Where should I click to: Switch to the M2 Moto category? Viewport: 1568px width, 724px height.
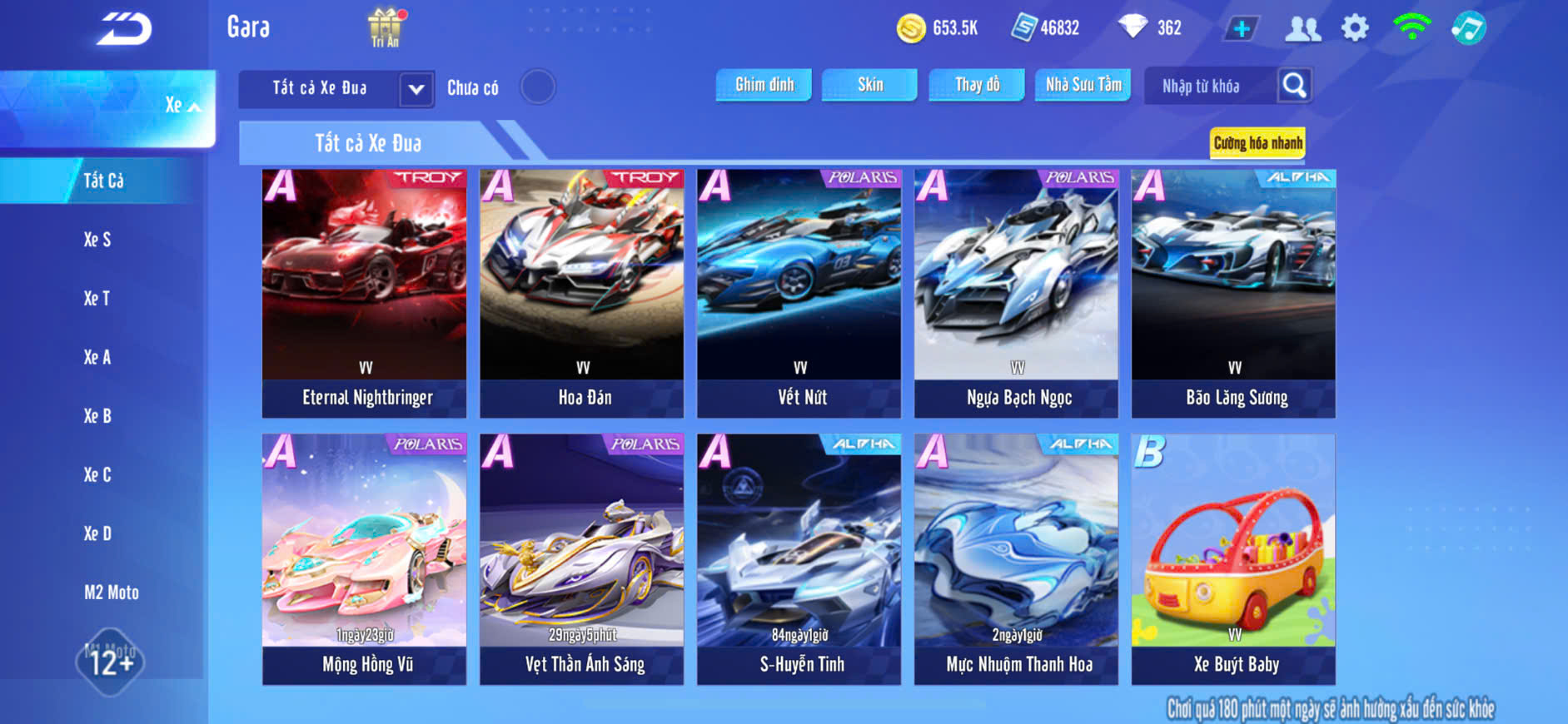[112, 593]
